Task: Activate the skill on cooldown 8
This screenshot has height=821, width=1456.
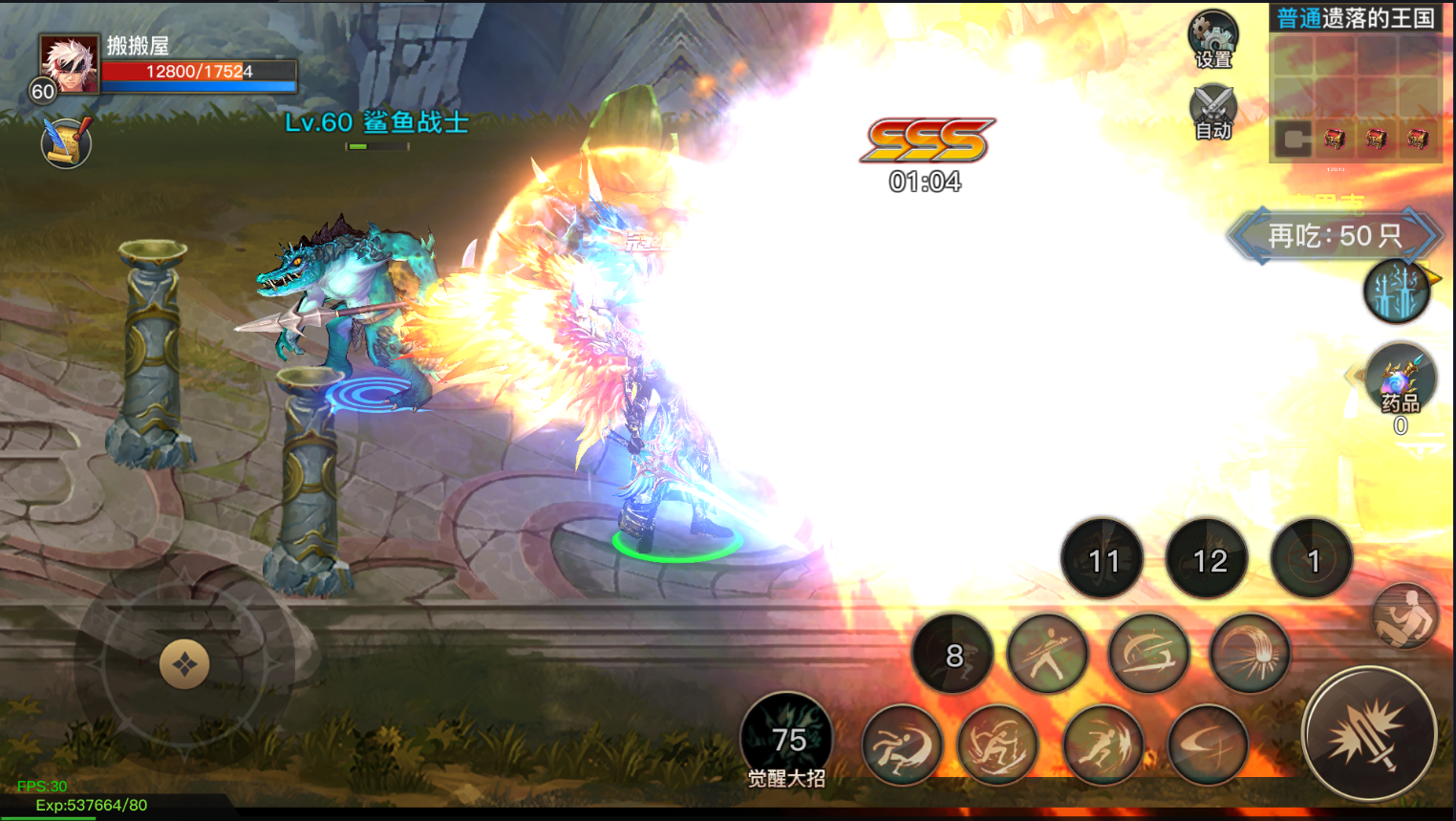Action: pyautogui.click(x=953, y=655)
